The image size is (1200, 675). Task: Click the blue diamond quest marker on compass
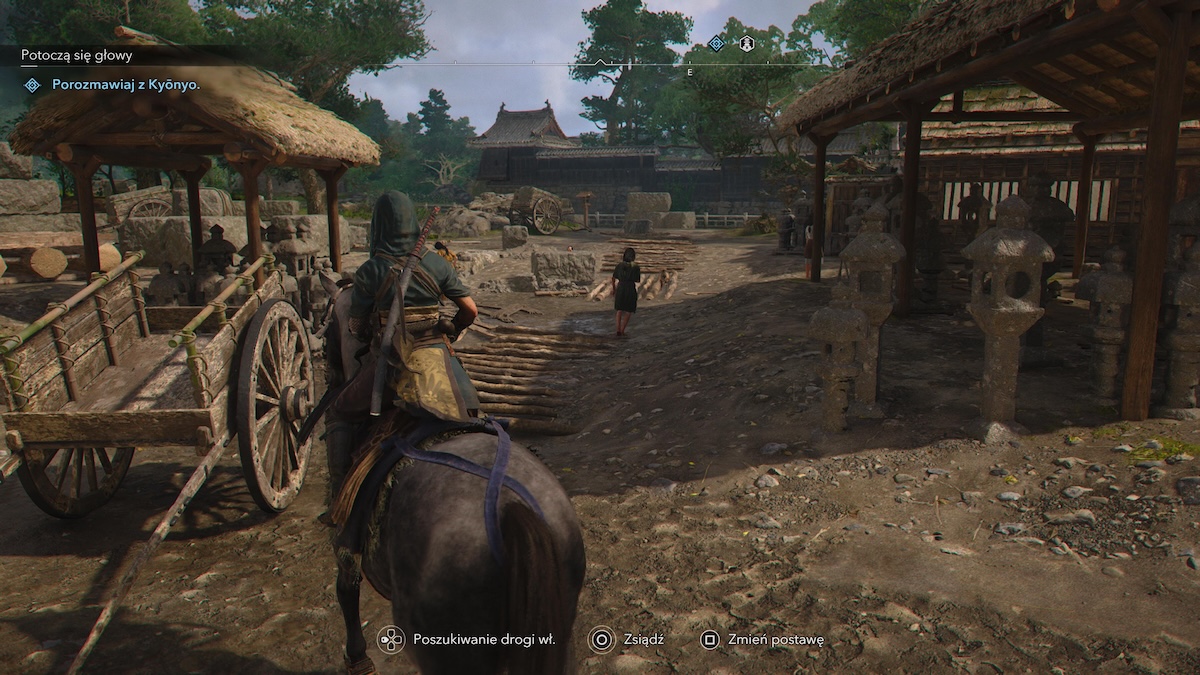(716, 43)
